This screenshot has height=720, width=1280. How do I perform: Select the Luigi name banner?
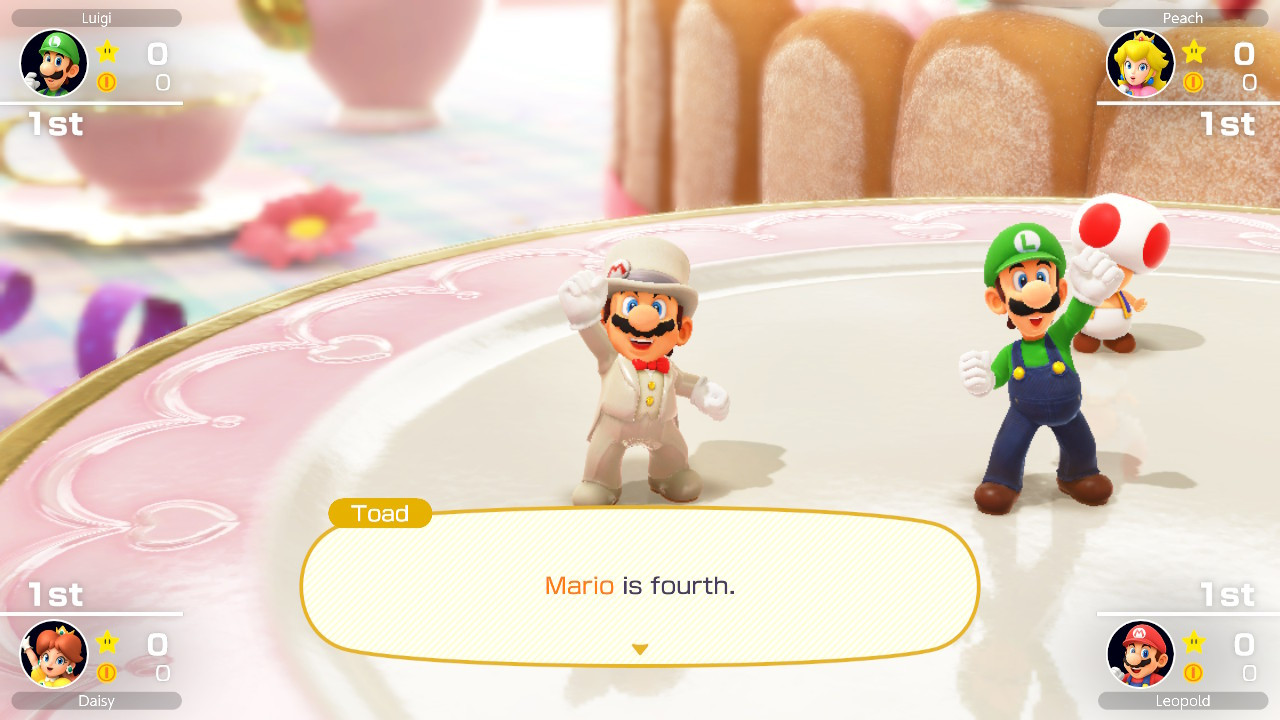tap(95, 17)
